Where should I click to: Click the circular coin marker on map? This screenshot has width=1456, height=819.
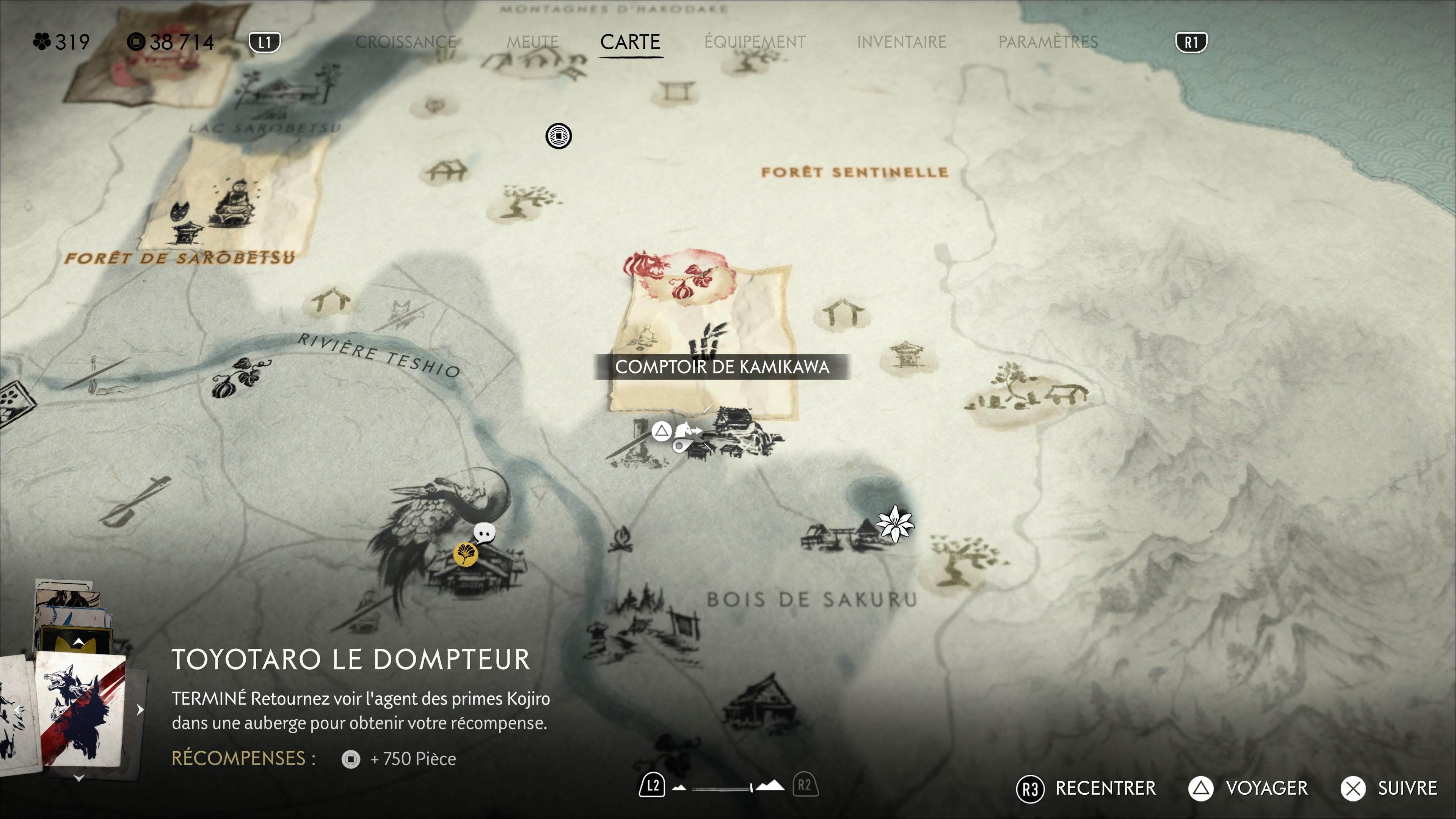559,136
